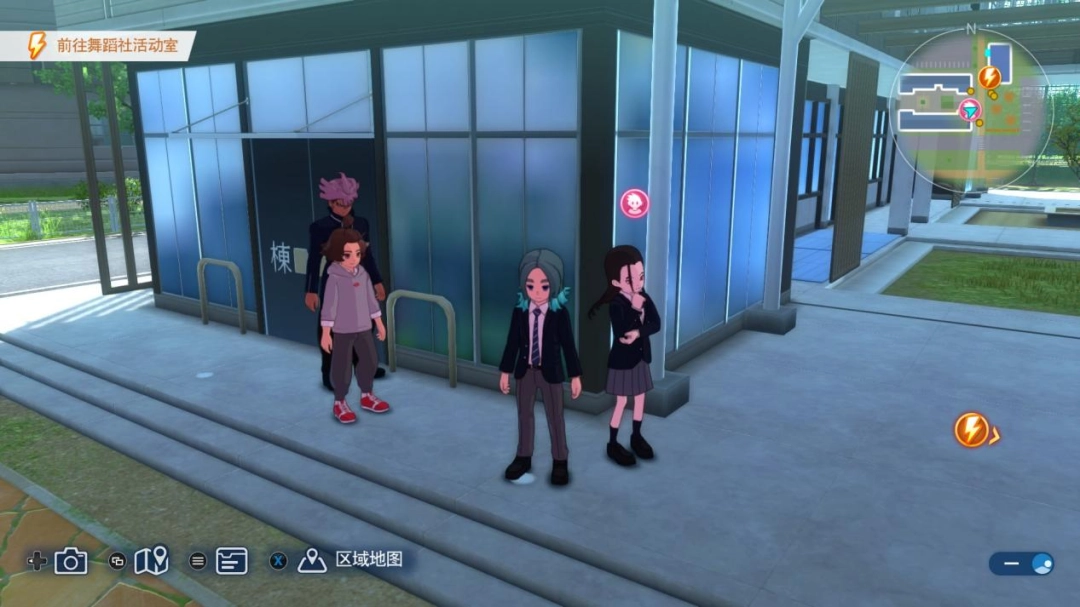Screen dimensions: 1080x607
Task: Show the 区域地图 area map
Action: coord(368,560)
